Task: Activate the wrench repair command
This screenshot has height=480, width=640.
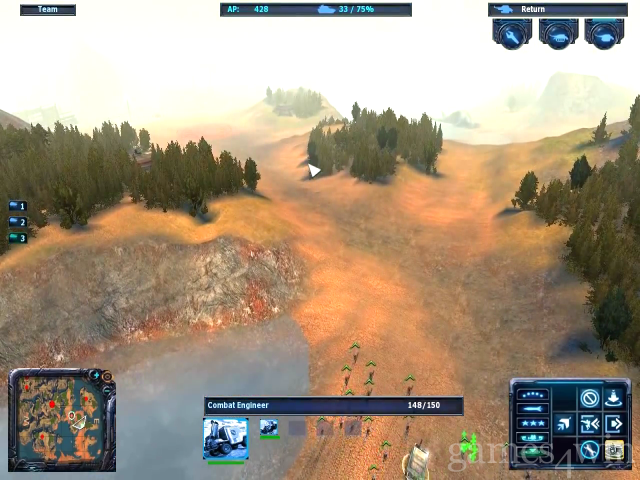Action: [590, 449]
